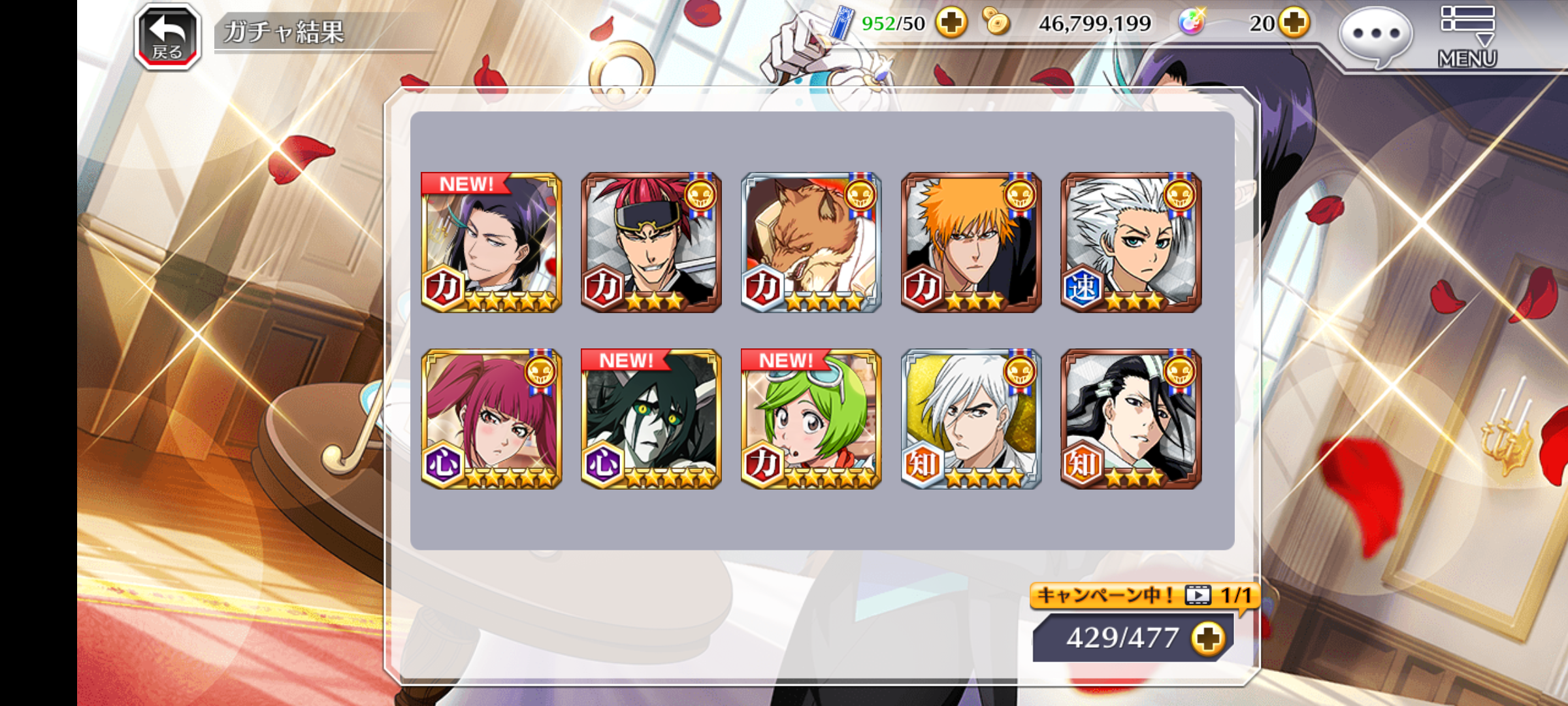Image resolution: width=1568 pixels, height=706 pixels.
Task: Select the NEW green-haired girl card
Action: pyautogui.click(x=811, y=419)
